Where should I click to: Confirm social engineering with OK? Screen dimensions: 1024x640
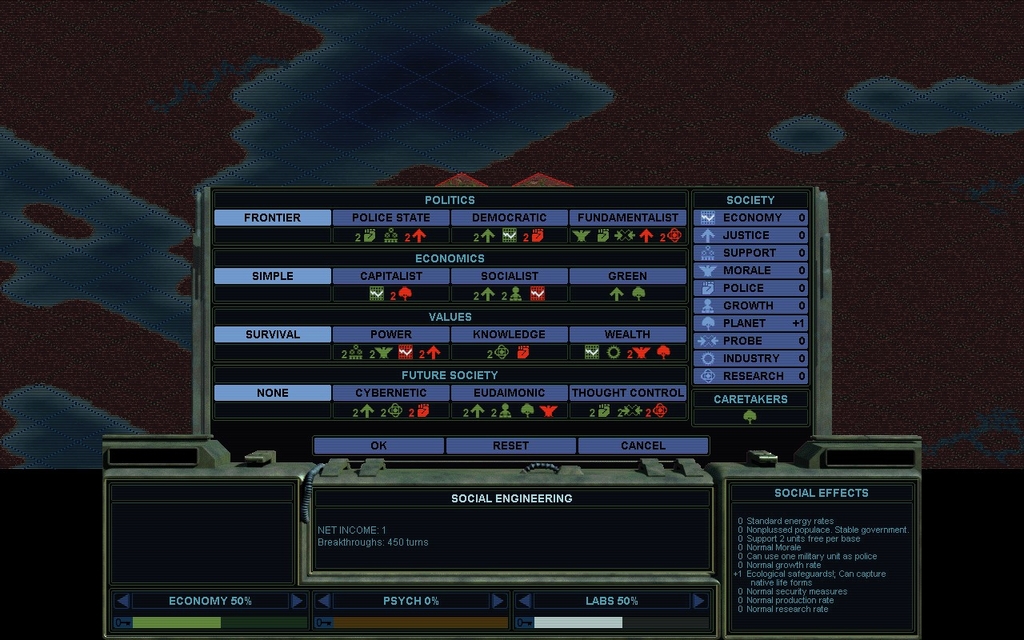tap(378, 445)
